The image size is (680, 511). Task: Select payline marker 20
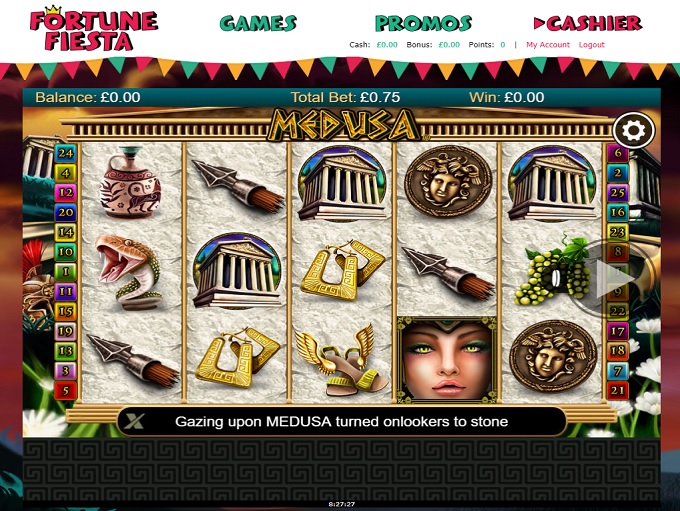[x=66, y=212]
